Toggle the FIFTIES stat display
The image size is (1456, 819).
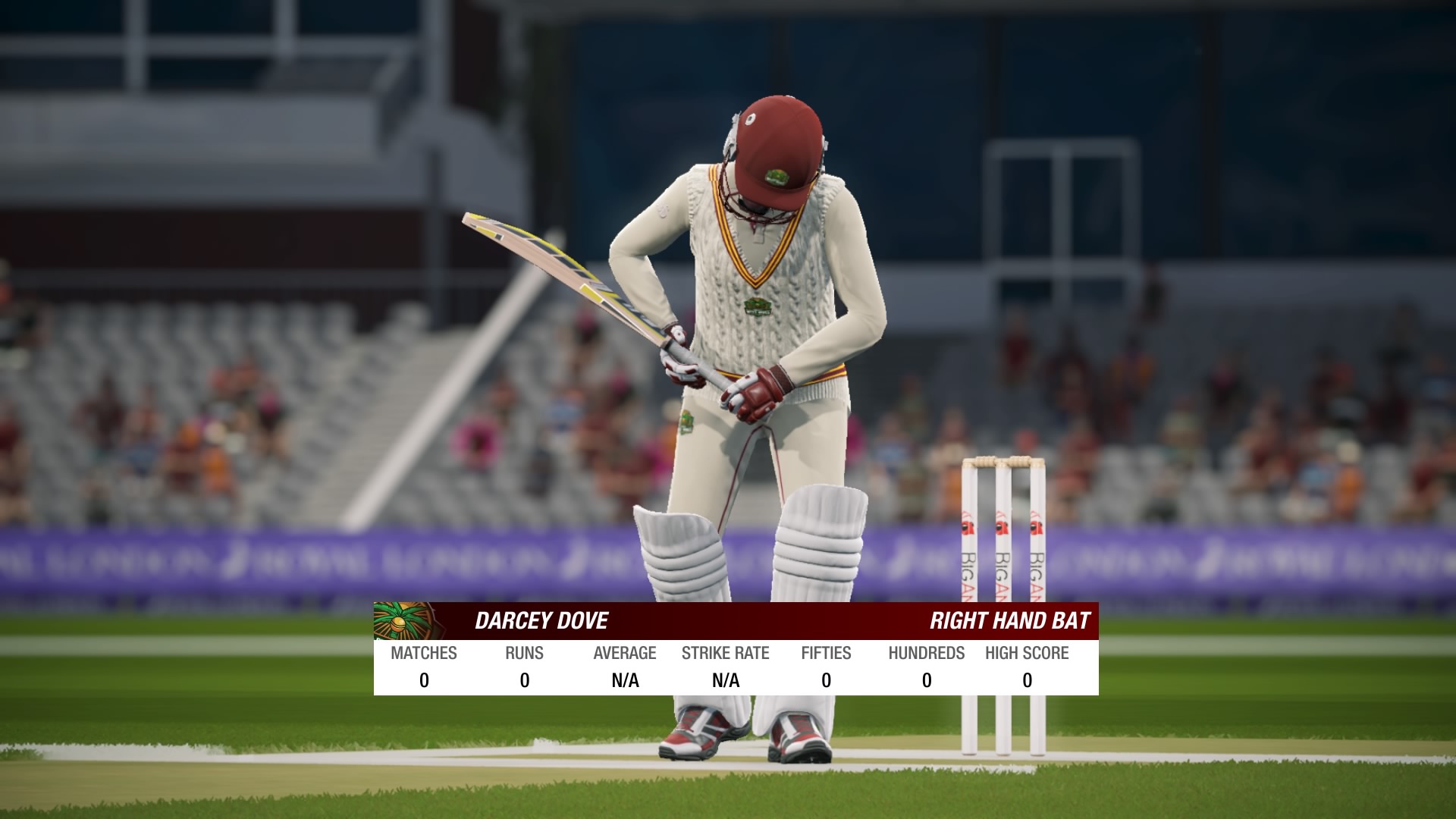[x=827, y=653]
